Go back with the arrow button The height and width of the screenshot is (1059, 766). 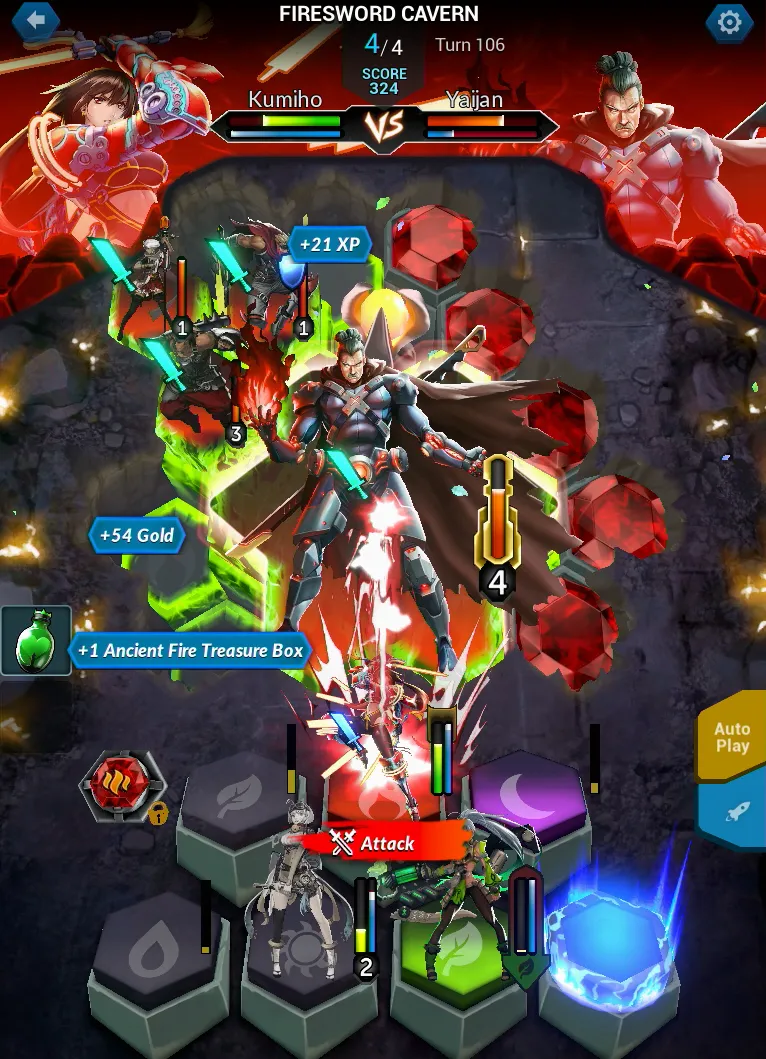click(x=37, y=19)
